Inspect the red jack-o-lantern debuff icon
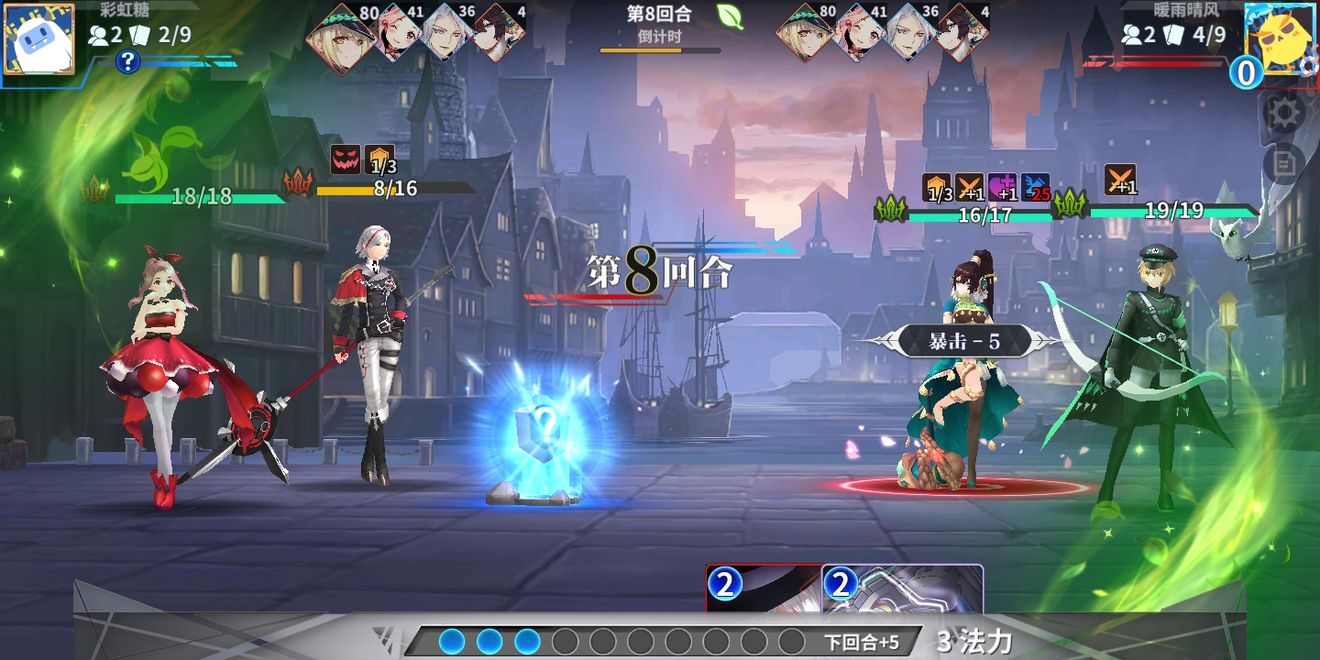 pos(345,159)
